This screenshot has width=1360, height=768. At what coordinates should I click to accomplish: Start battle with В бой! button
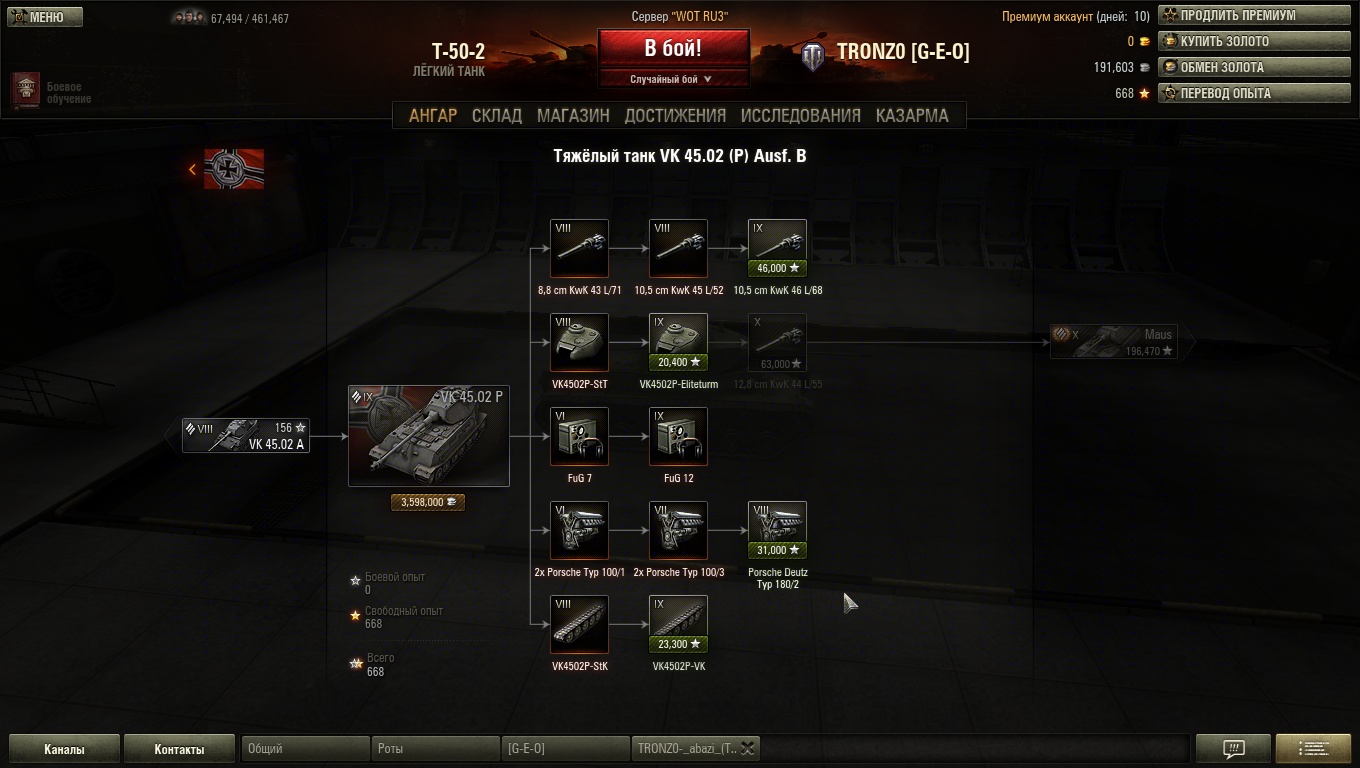673,48
